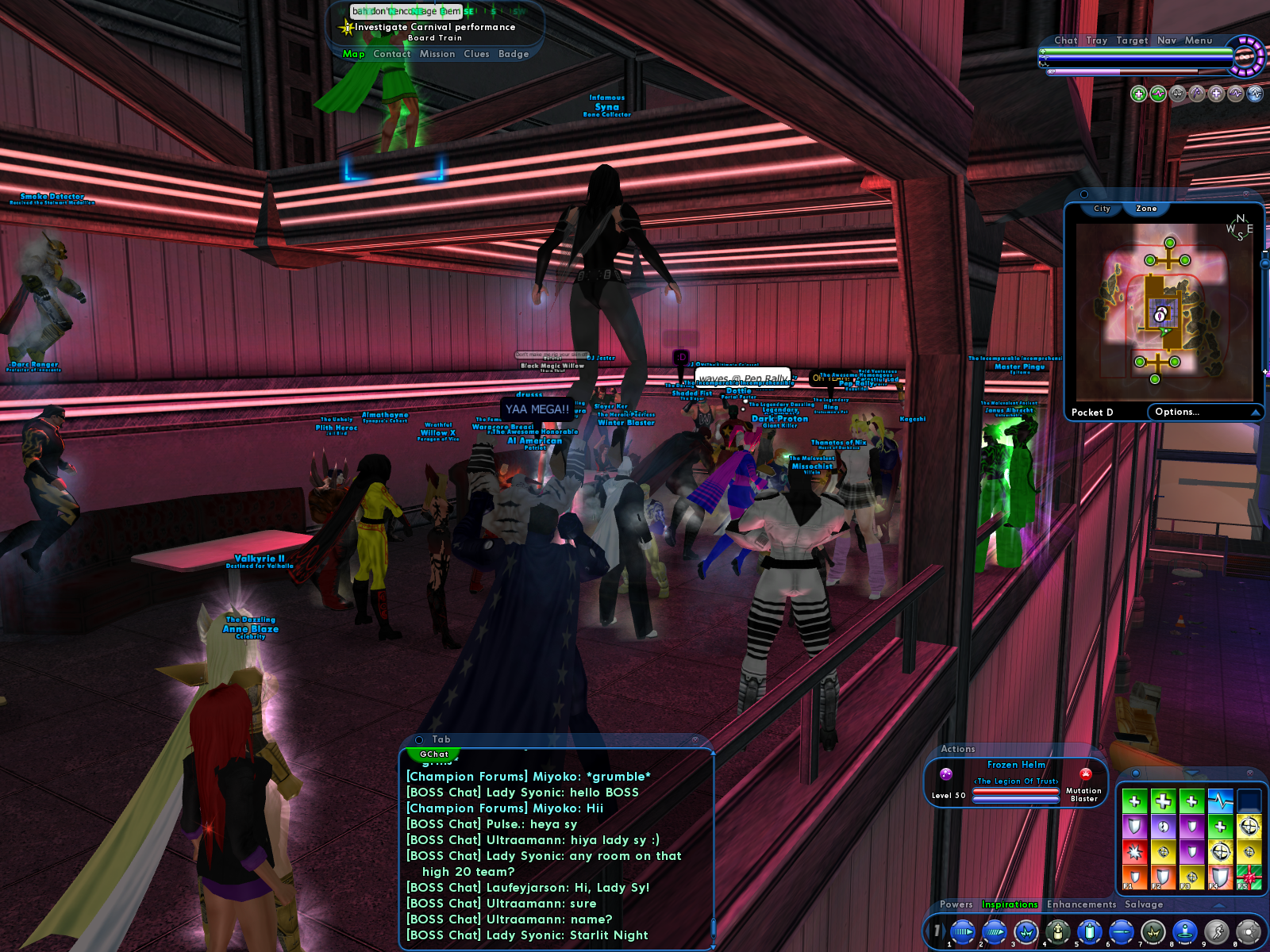Toggle the Chat window from status bar

(1065, 40)
